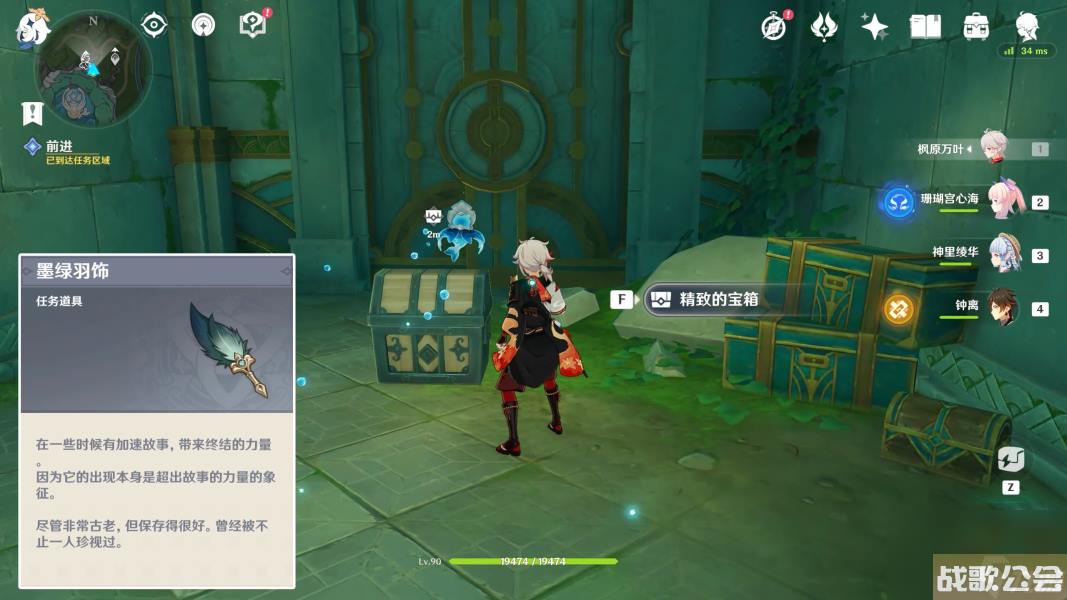Open the inventory bag icon
Screen dimensions: 1067x600
pyautogui.click(x=976, y=27)
